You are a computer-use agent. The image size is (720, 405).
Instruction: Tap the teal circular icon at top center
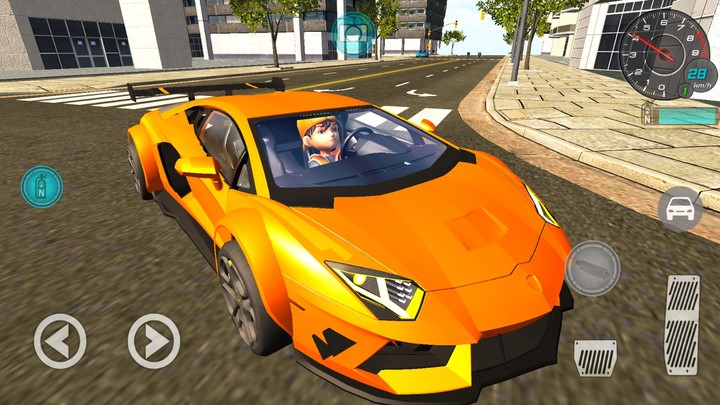tap(353, 33)
